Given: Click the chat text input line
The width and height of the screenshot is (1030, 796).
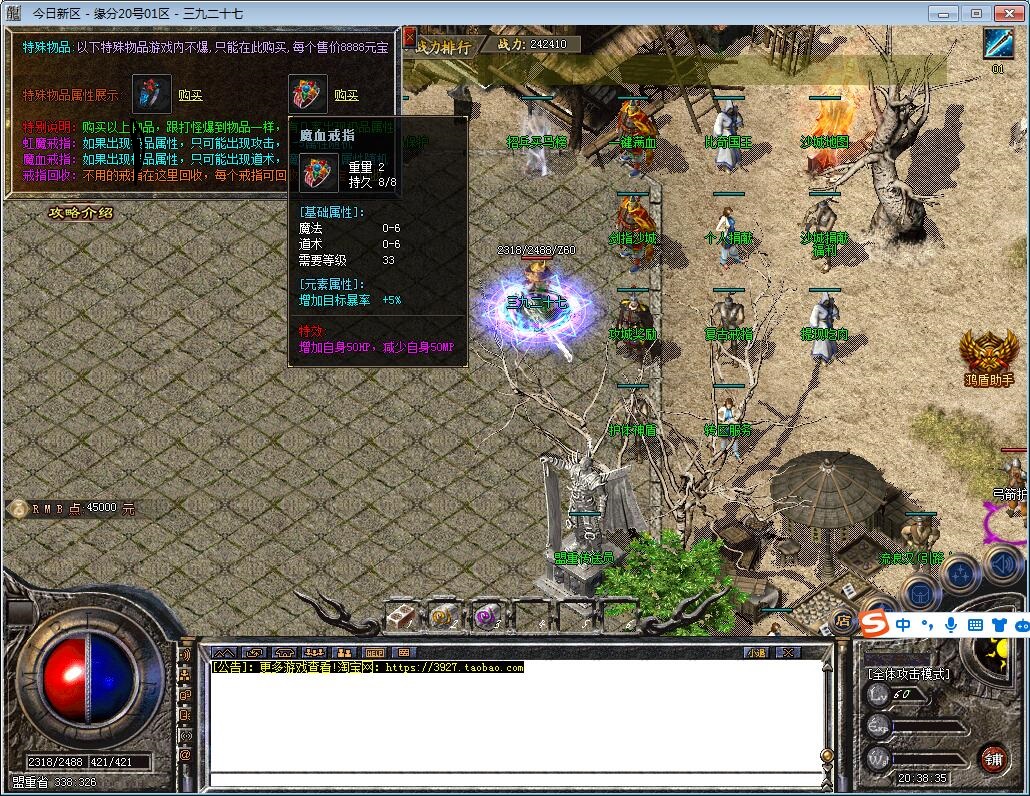Looking at the screenshot, I should [510, 779].
